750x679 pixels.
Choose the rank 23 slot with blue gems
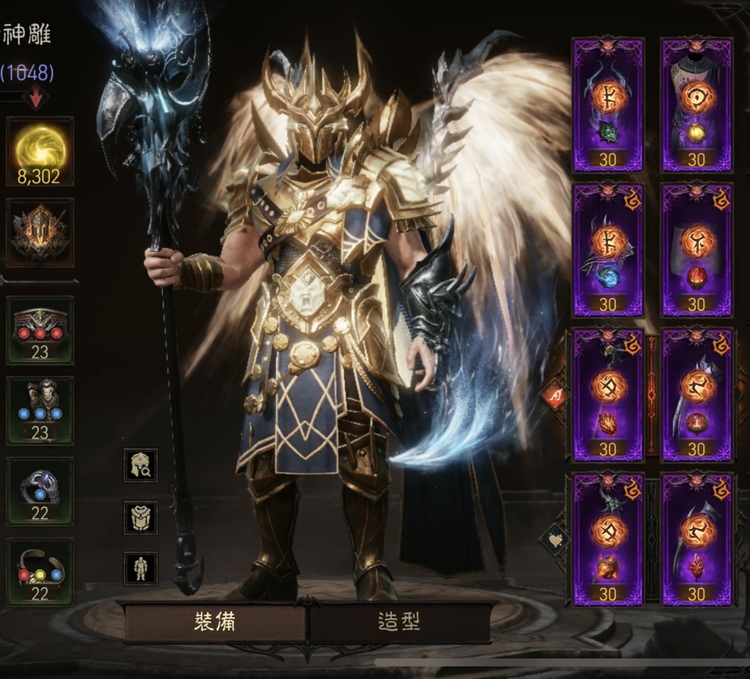pos(40,410)
